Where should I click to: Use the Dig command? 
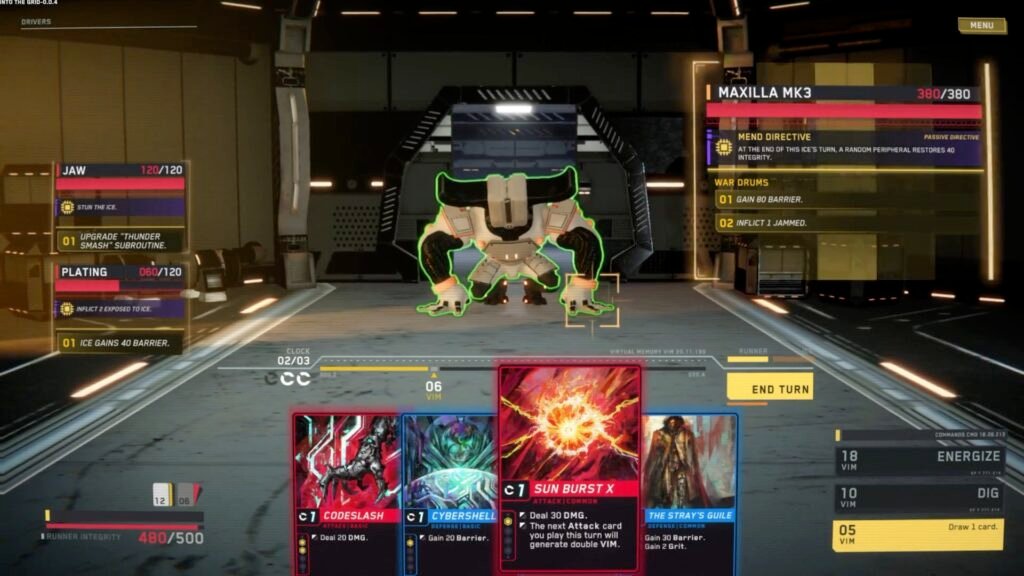918,498
